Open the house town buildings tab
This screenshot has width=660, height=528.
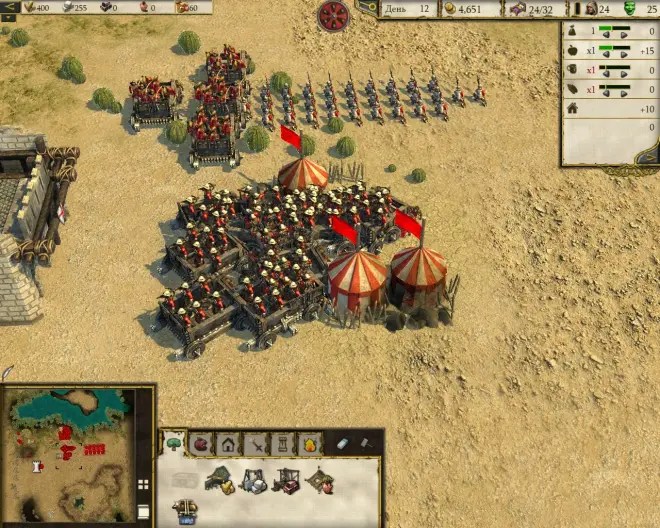(229, 443)
